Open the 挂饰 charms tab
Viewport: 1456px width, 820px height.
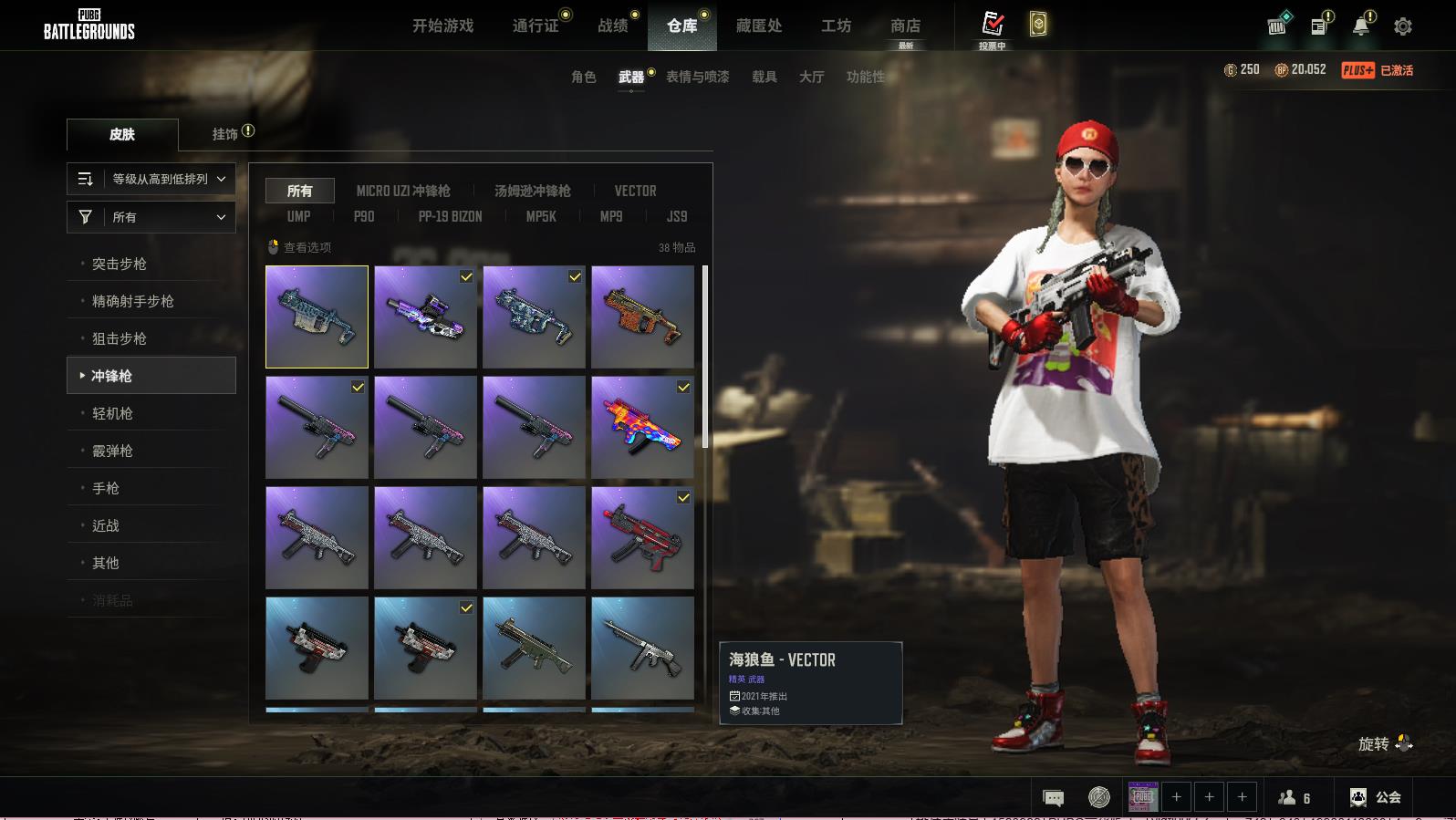225,134
